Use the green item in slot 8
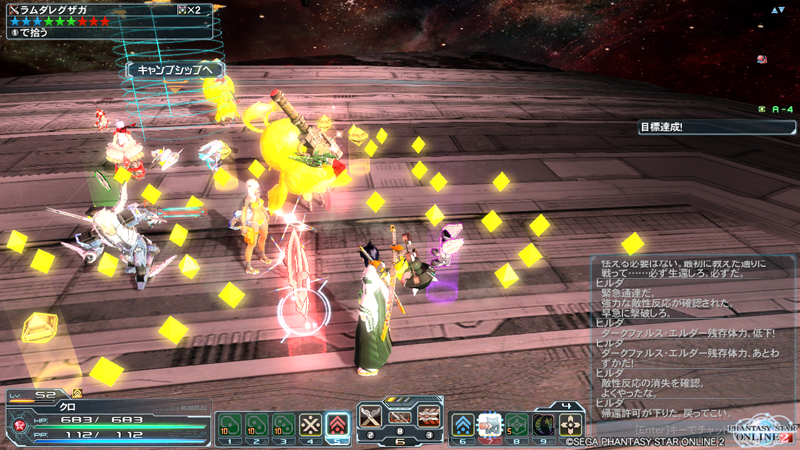 pos(517,426)
